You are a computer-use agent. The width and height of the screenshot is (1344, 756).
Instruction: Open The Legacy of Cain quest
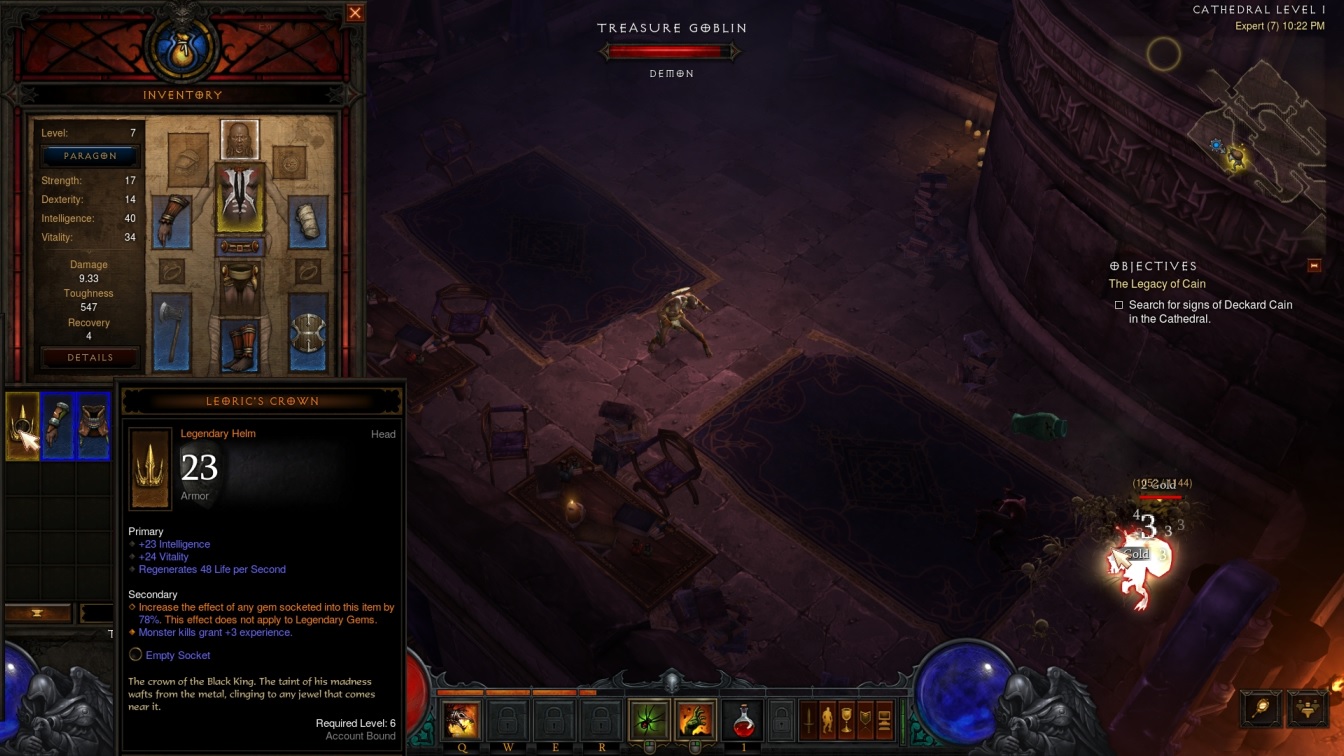tap(1156, 284)
